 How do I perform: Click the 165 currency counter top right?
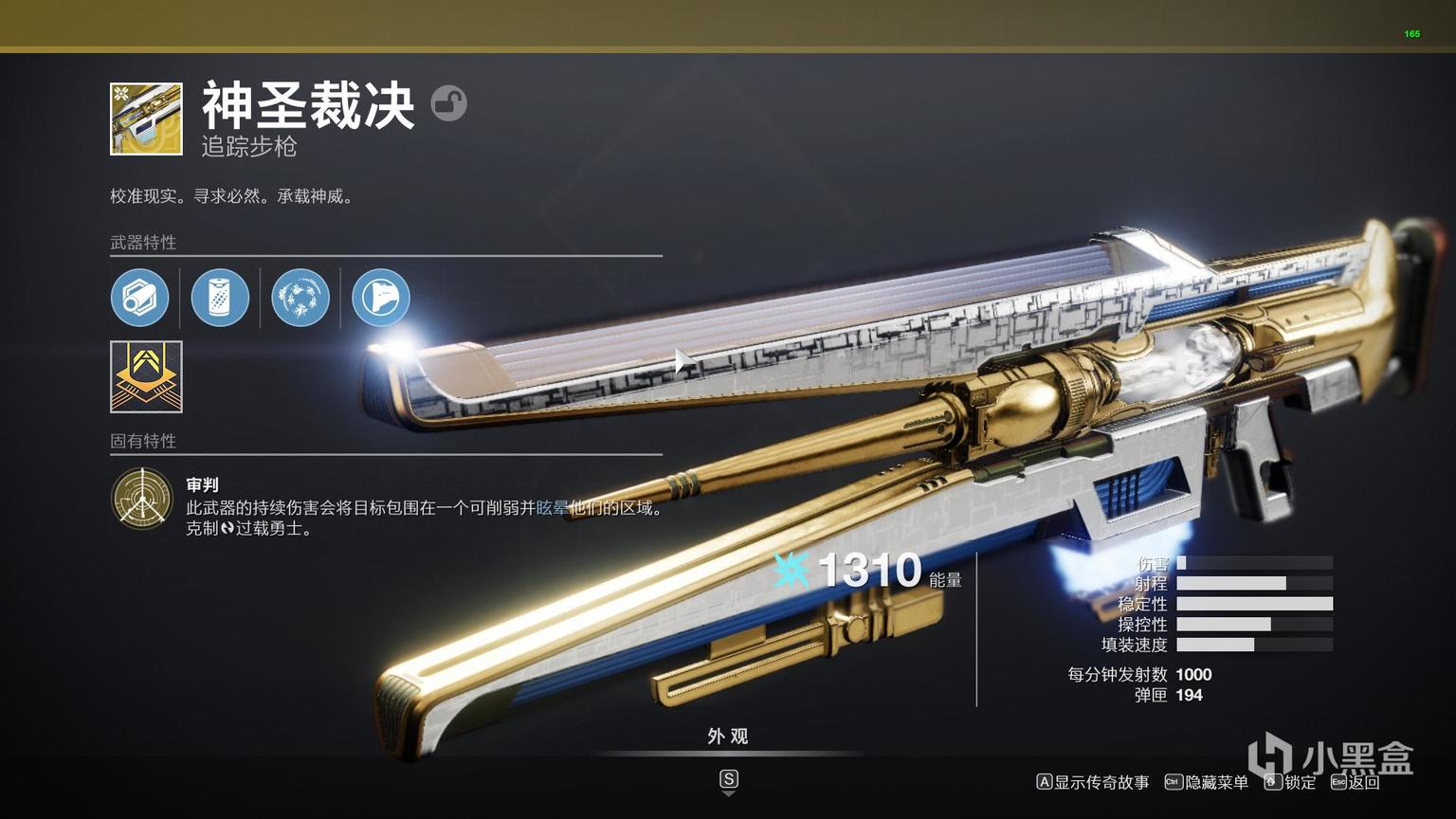pyautogui.click(x=1411, y=33)
